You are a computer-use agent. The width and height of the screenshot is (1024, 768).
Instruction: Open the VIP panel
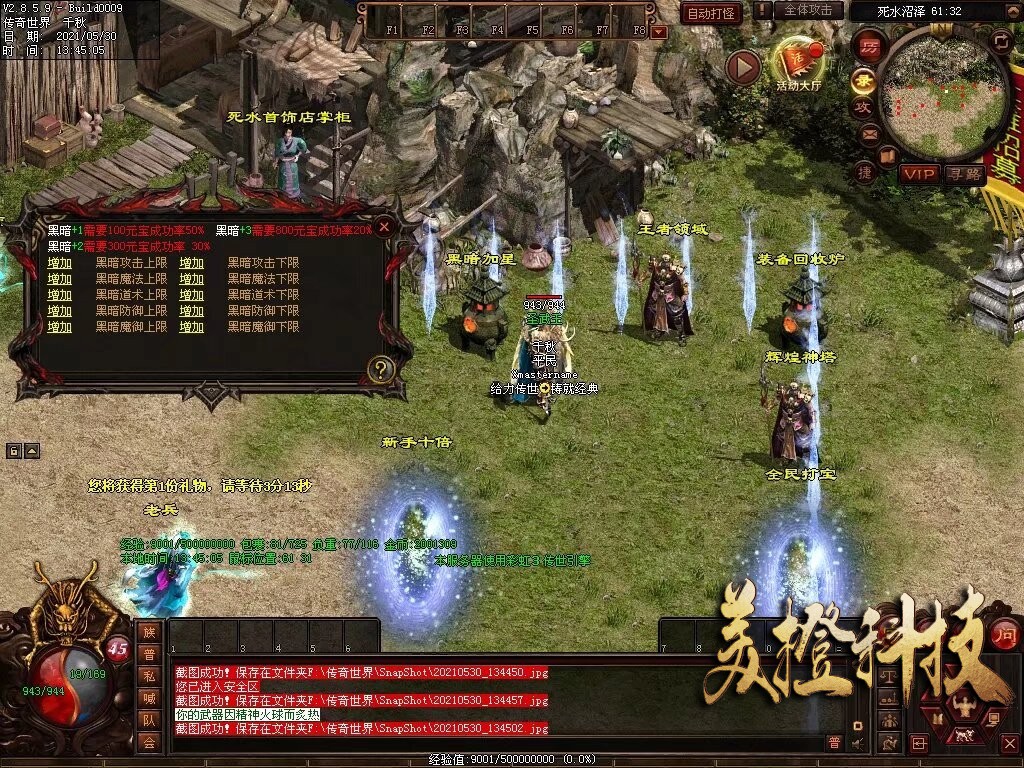(918, 174)
